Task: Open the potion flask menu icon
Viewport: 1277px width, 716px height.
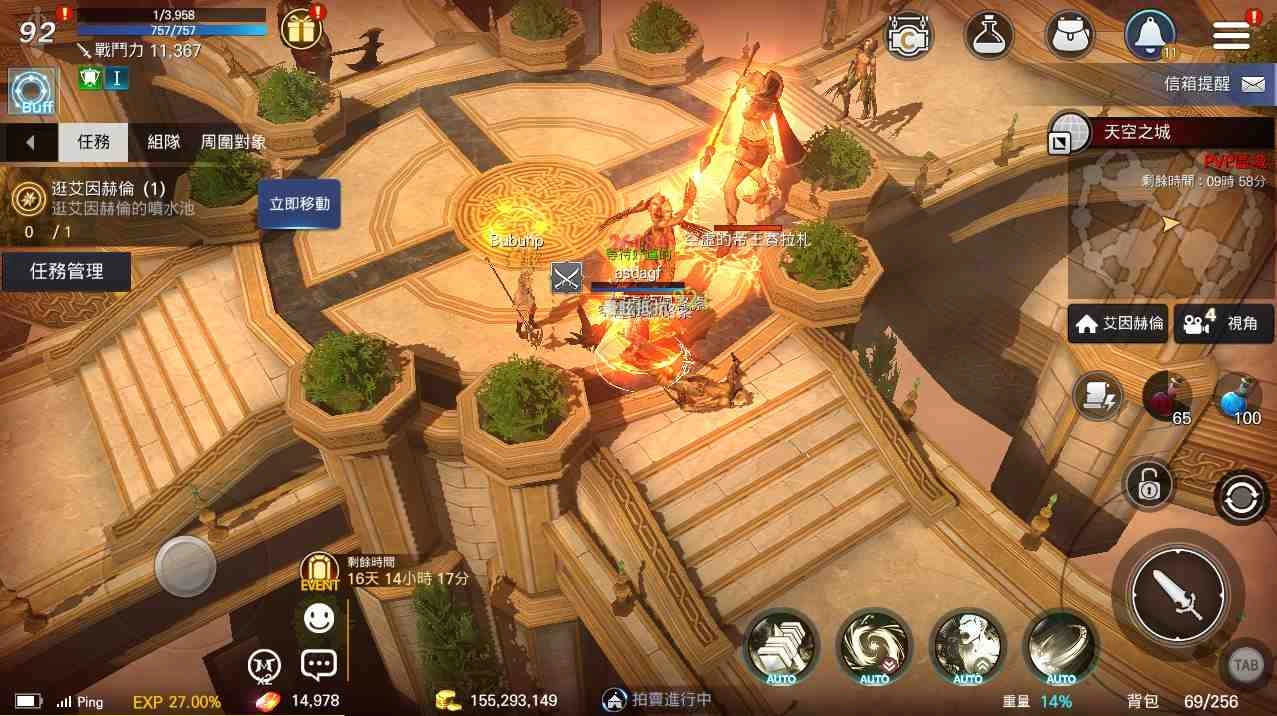Action: pyautogui.click(x=989, y=35)
